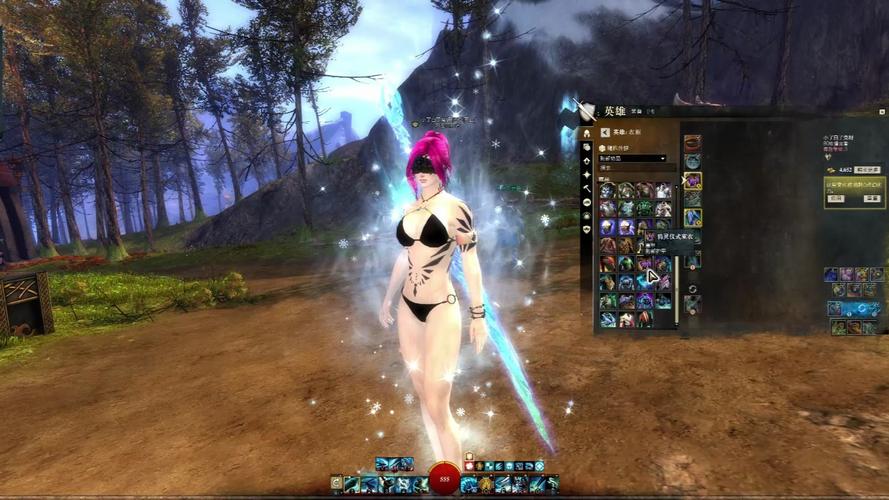Click the back arrow in the Hero panel header
Image resolution: width=889 pixels, height=500 pixels.
point(605,132)
